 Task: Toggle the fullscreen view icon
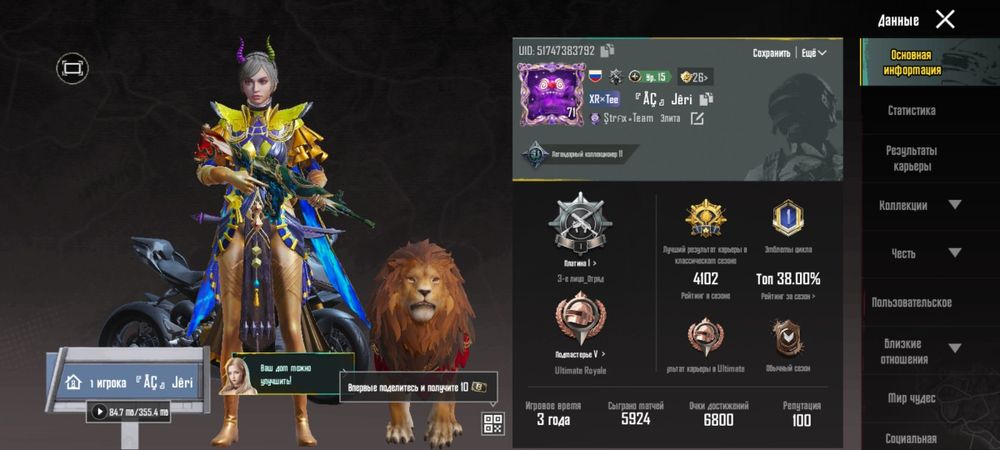pos(72,68)
